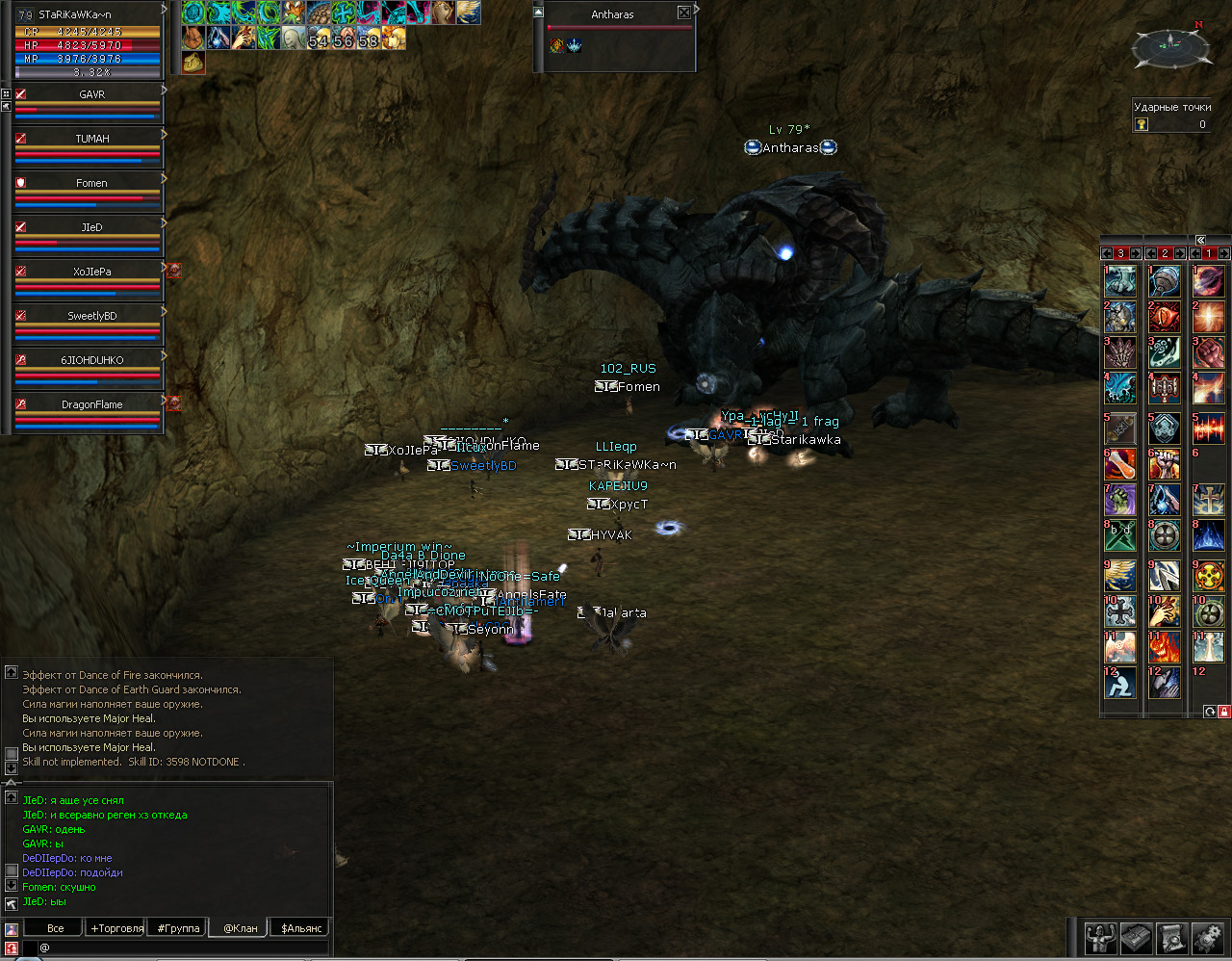This screenshot has width=1232, height=961.
Task: Select party member GAVR
Action: 91,95
